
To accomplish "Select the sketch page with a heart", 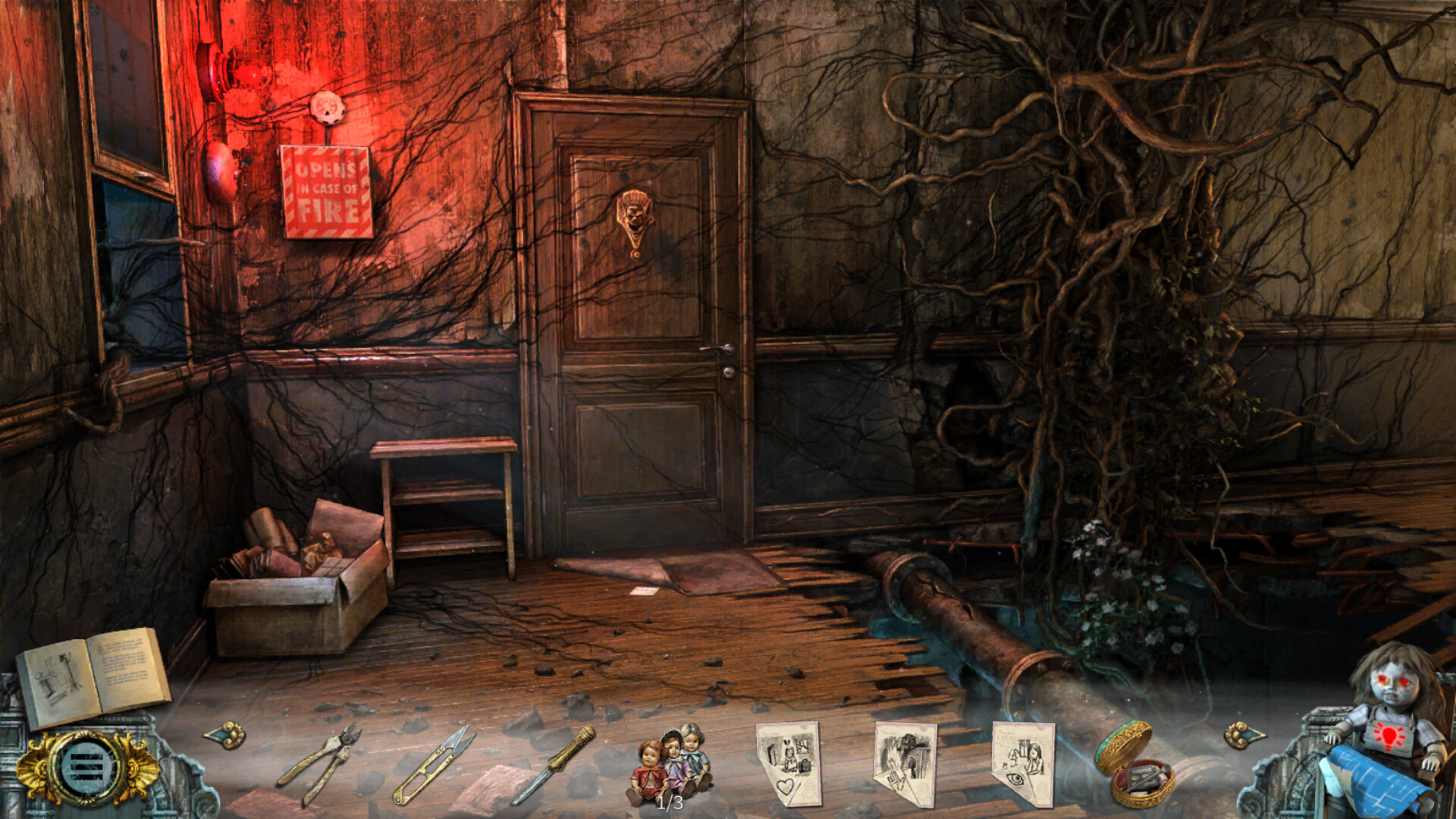I will click(789, 762).
